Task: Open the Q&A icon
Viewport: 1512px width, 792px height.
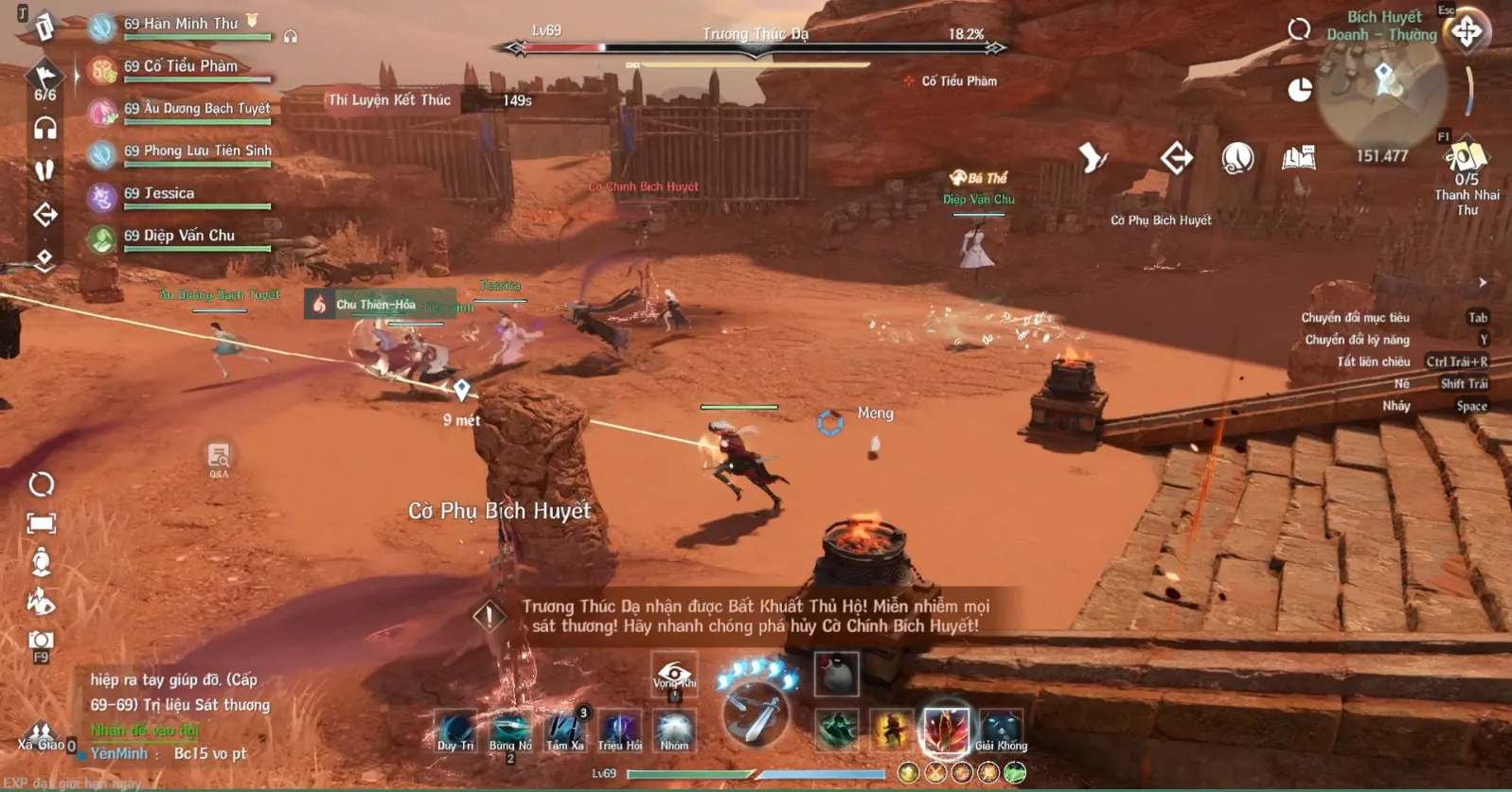Action: coord(219,458)
